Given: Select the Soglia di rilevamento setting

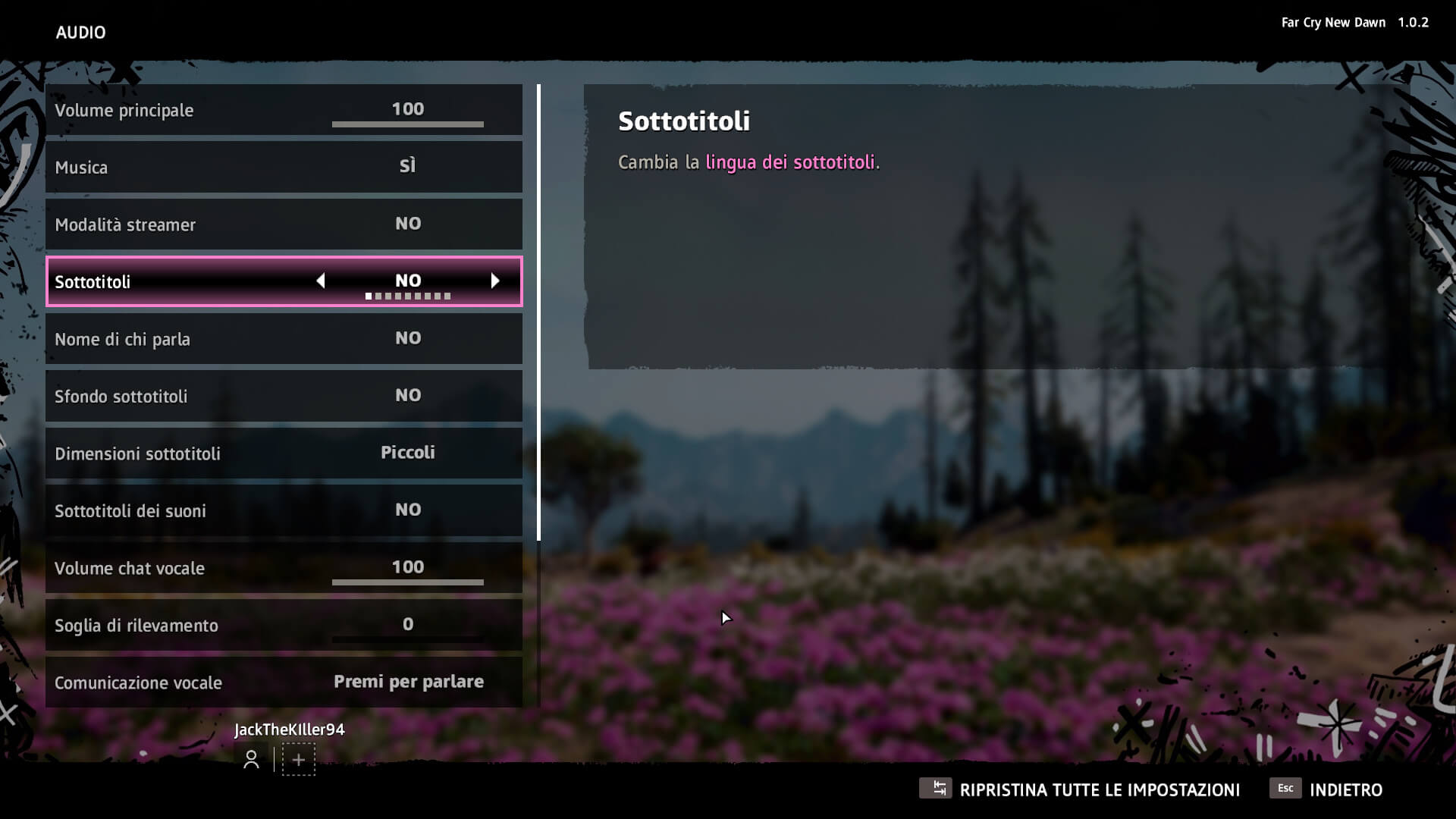Looking at the screenshot, I should point(284,625).
